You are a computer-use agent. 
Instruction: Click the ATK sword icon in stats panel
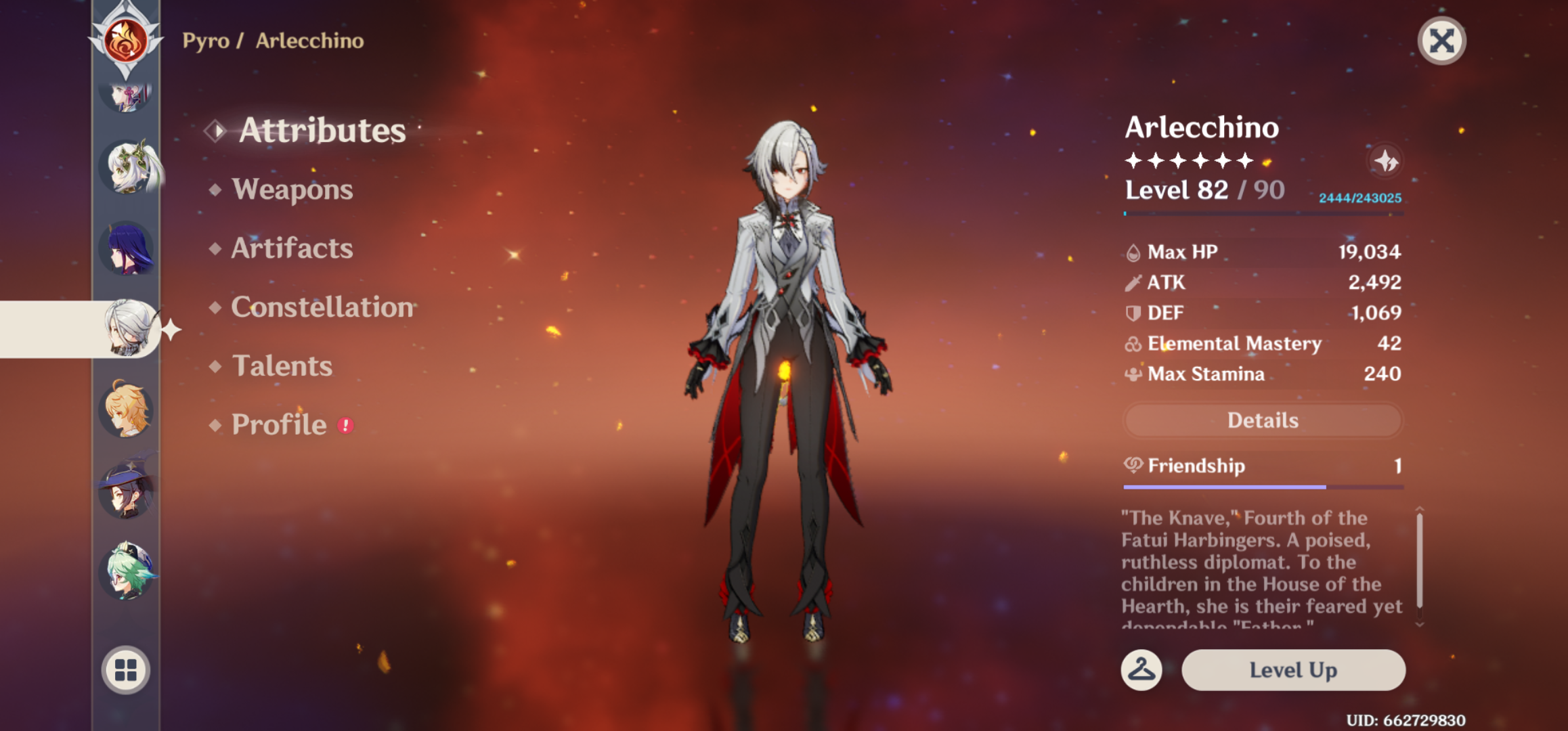(1131, 282)
